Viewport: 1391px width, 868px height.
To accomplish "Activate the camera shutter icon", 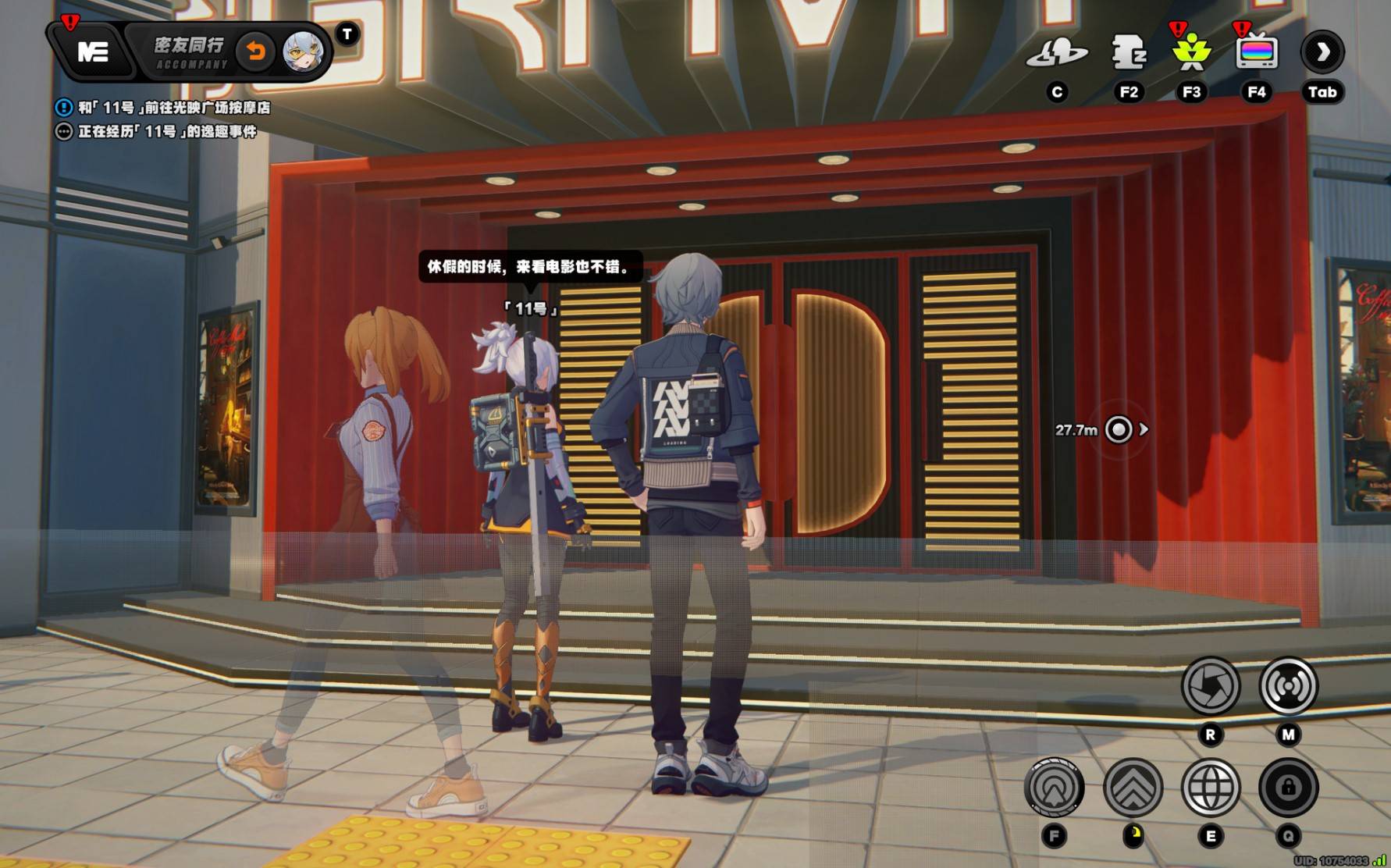I will 1210,686.
